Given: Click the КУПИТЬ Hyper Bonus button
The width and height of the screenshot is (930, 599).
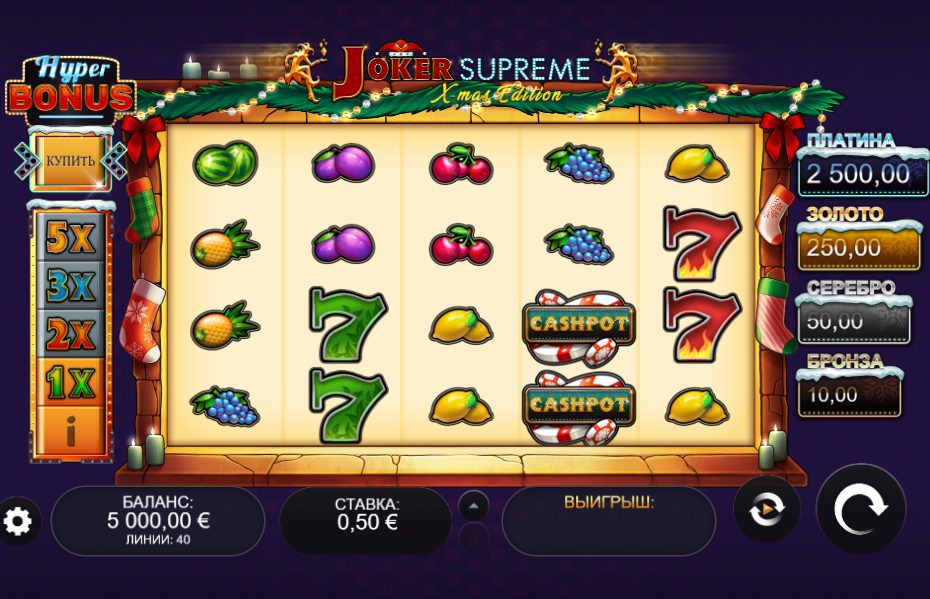Looking at the screenshot, I should [70, 161].
